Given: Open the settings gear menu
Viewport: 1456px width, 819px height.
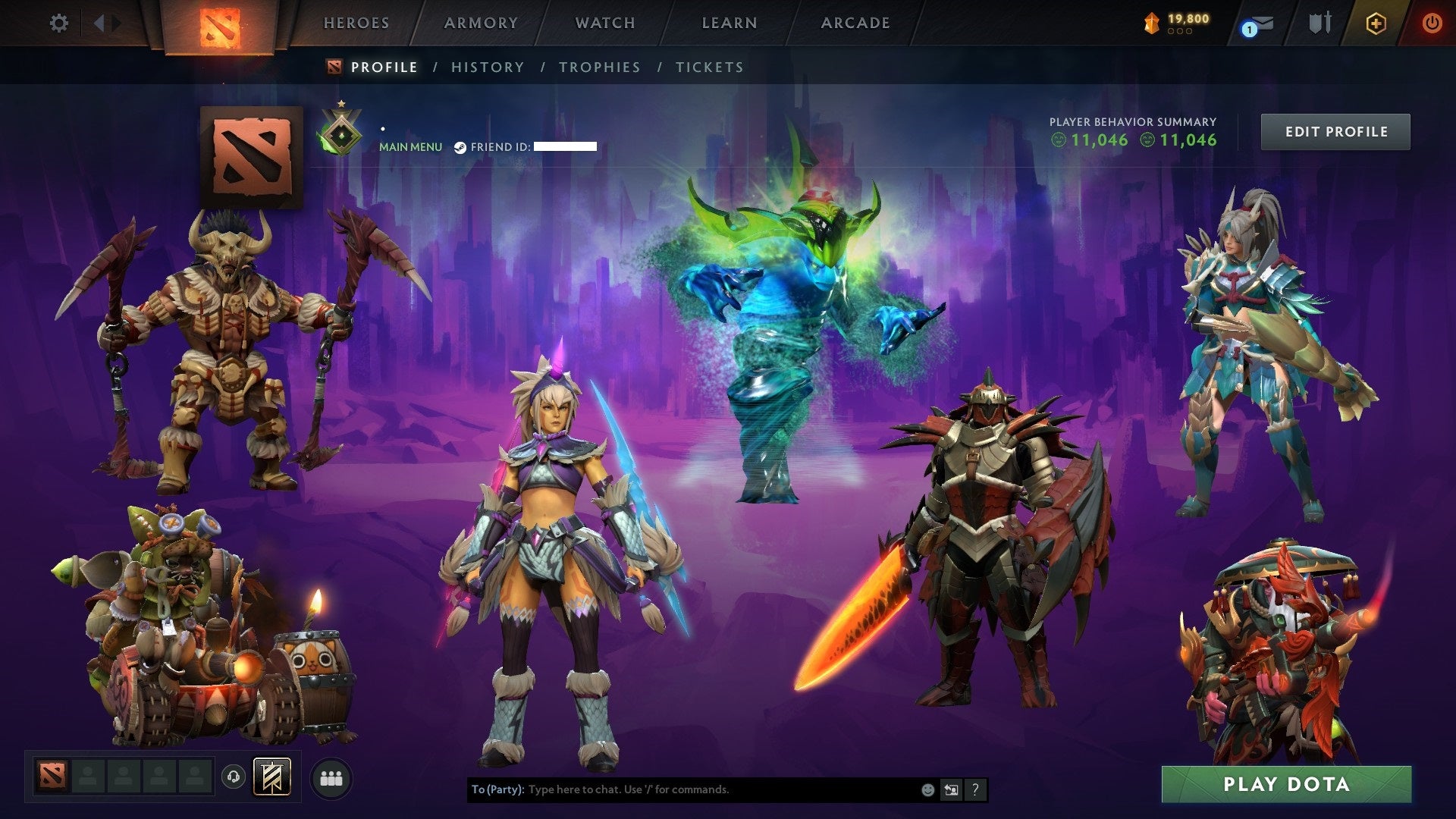Looking at the screenshot, I should tap(59, 23).
